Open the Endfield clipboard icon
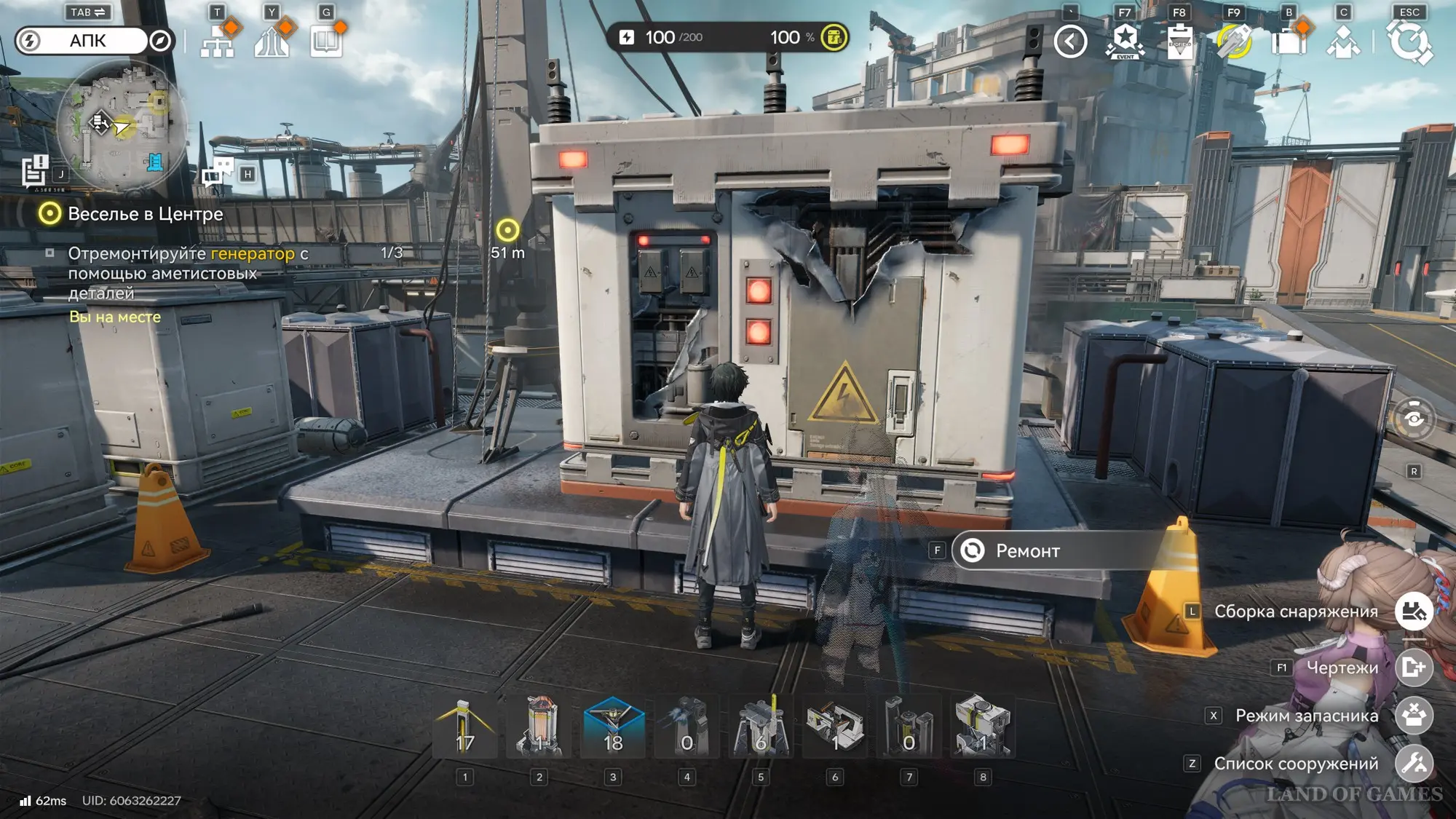1456x819 pixels. pos(1179,41)
